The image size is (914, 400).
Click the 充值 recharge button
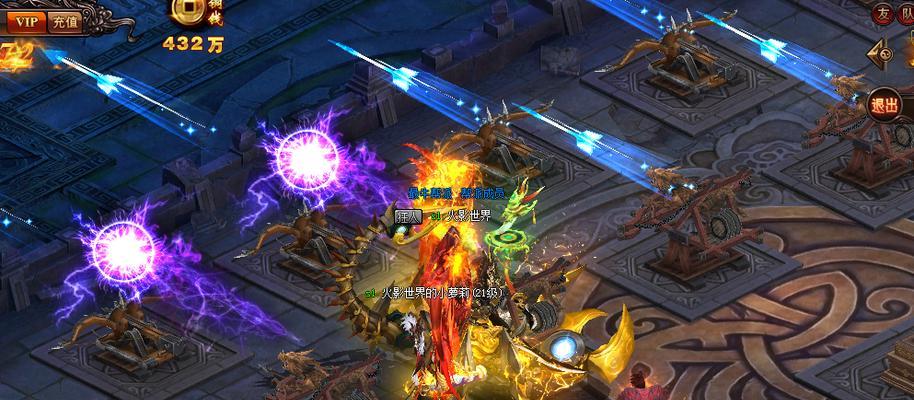(65, 19)
